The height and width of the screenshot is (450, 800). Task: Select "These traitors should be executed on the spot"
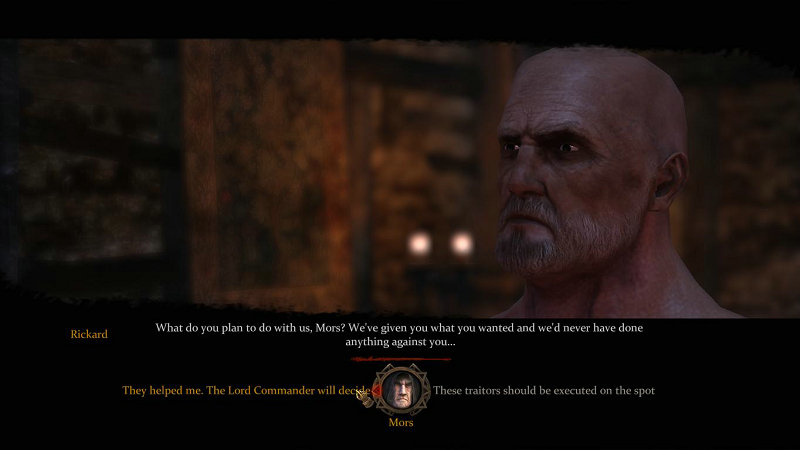coord(543,390)
